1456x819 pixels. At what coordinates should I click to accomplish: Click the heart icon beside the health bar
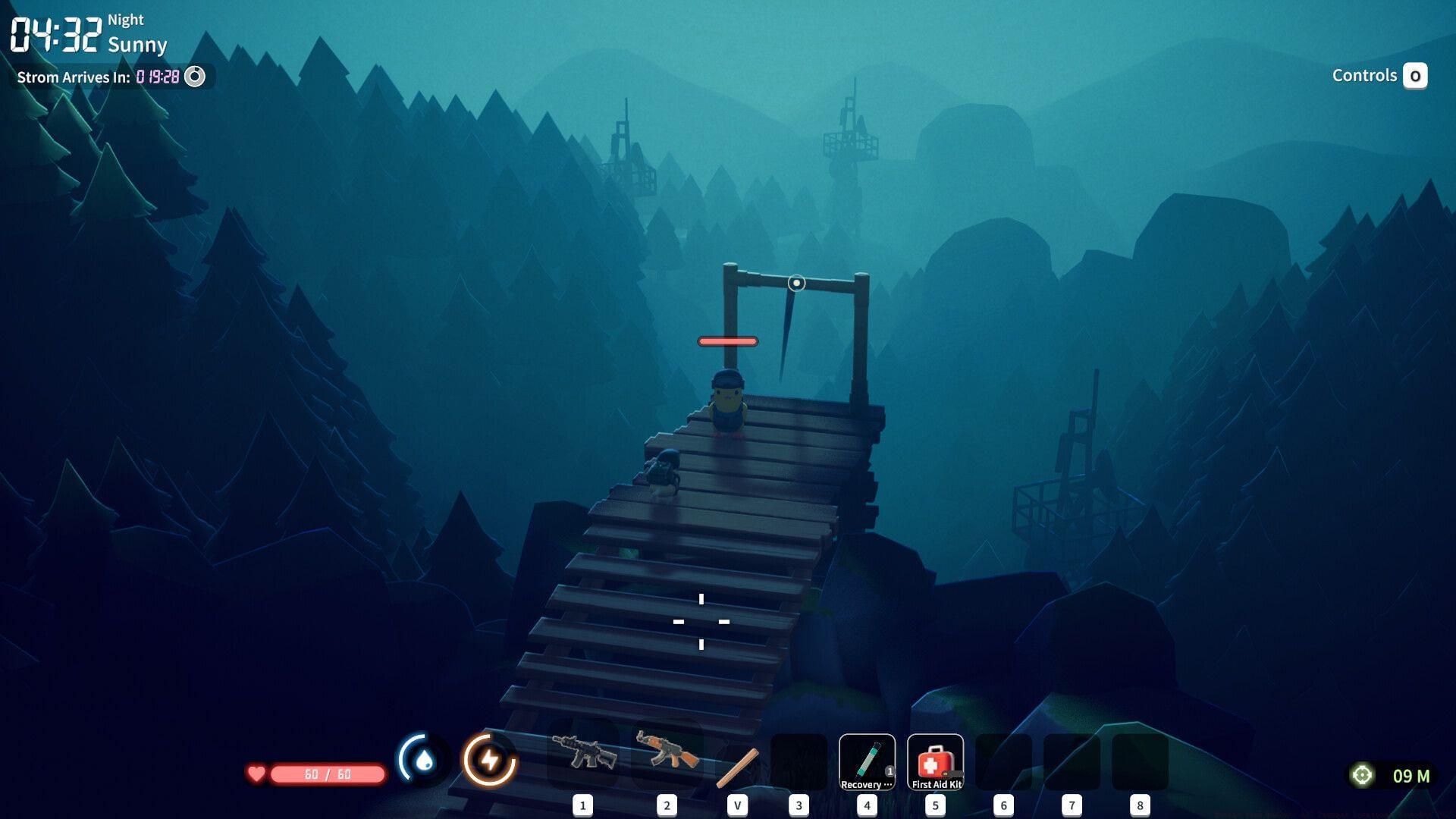(256, 774)
